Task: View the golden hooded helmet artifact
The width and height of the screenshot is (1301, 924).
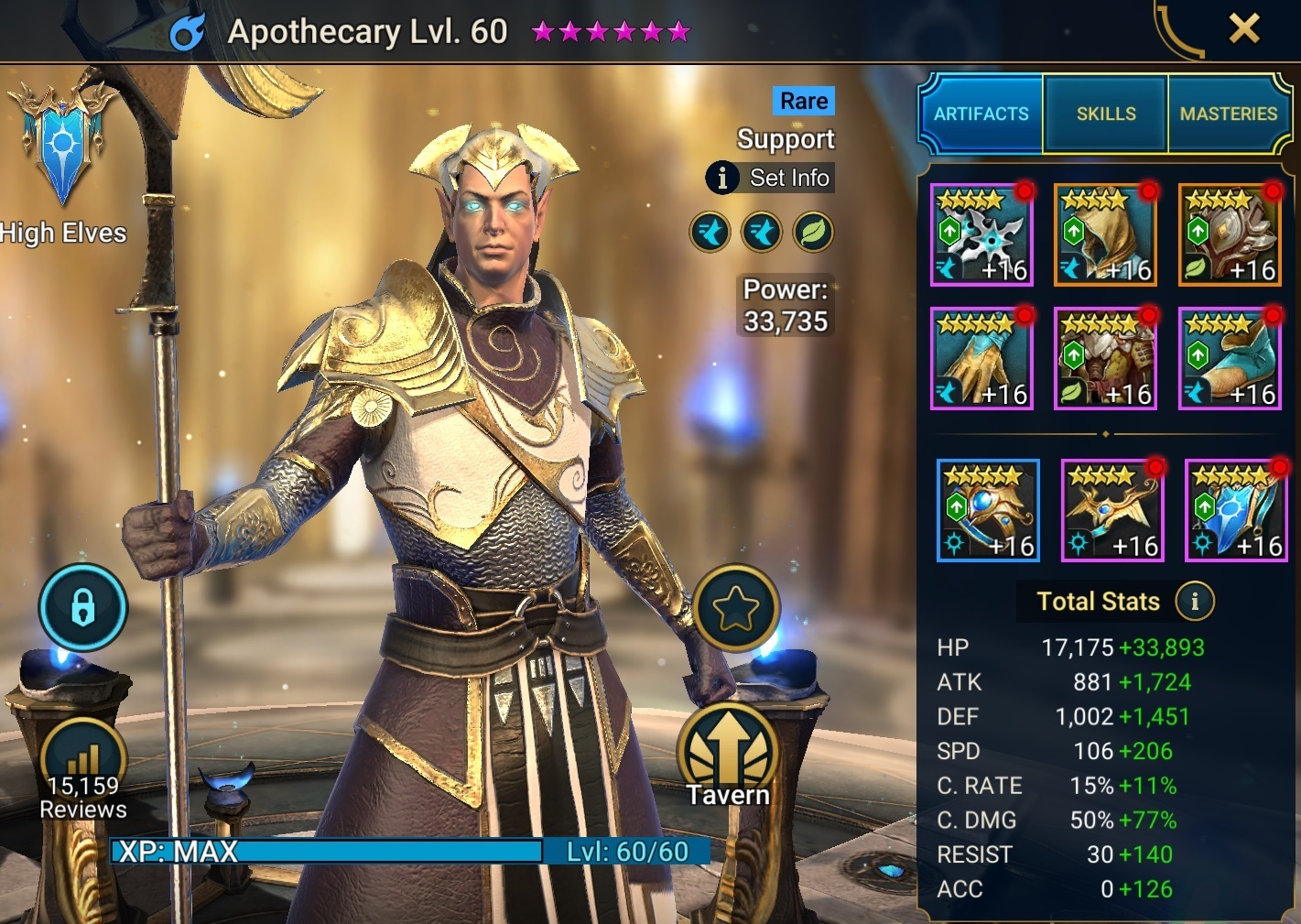Action: pos(1105,234)
